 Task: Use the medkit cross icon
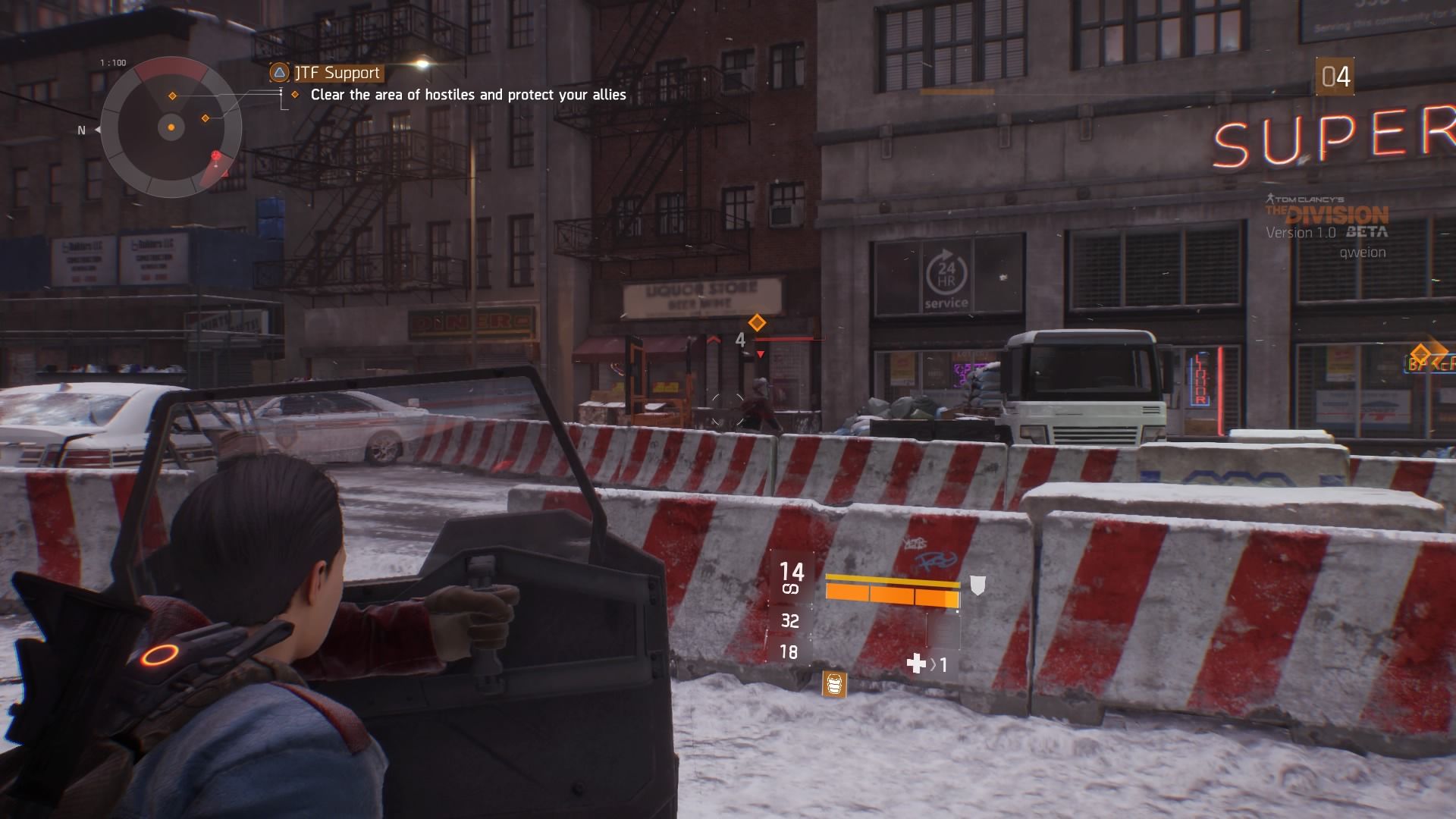point(916,664)
